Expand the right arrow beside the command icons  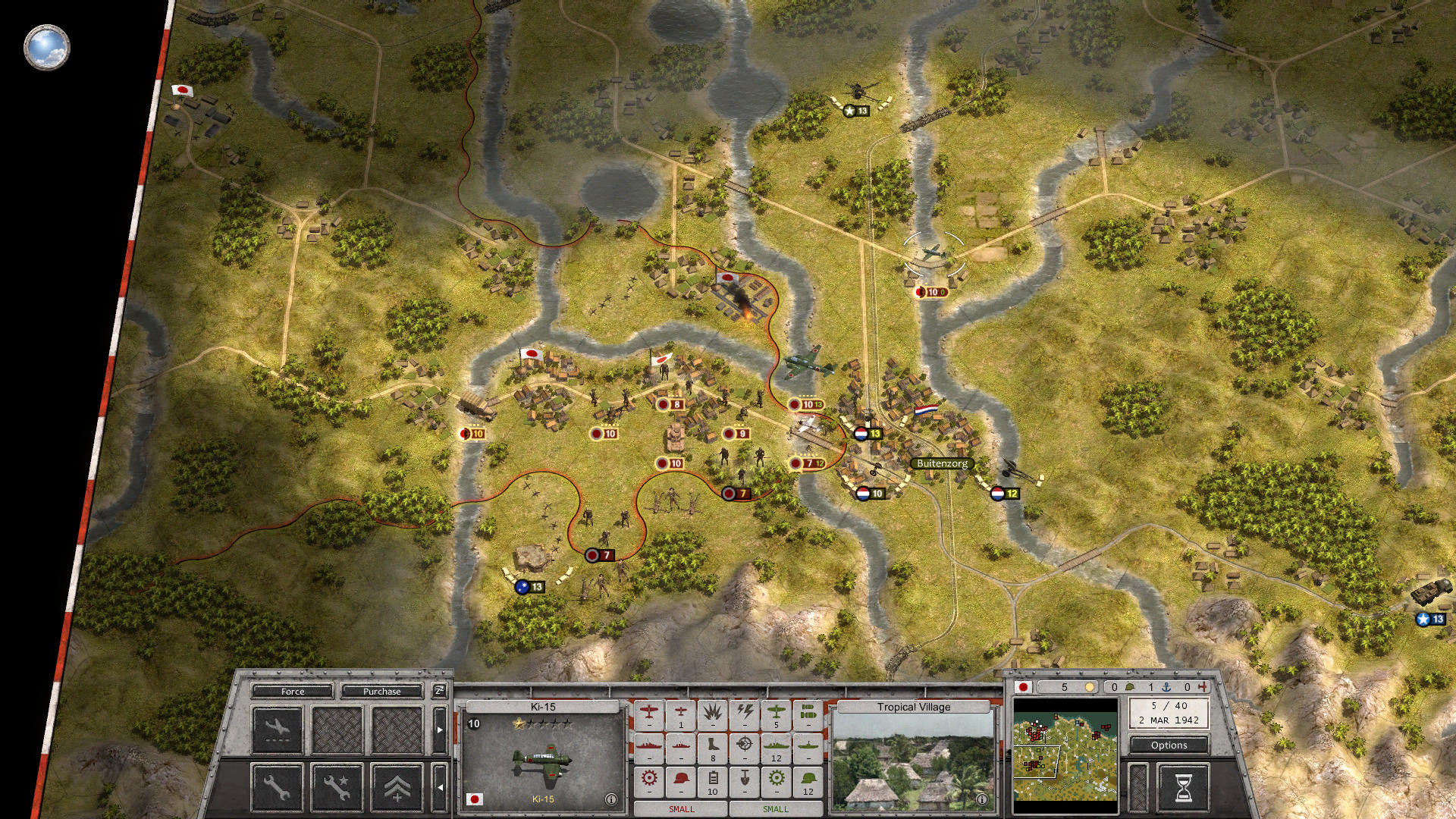[x=440, y=730]
